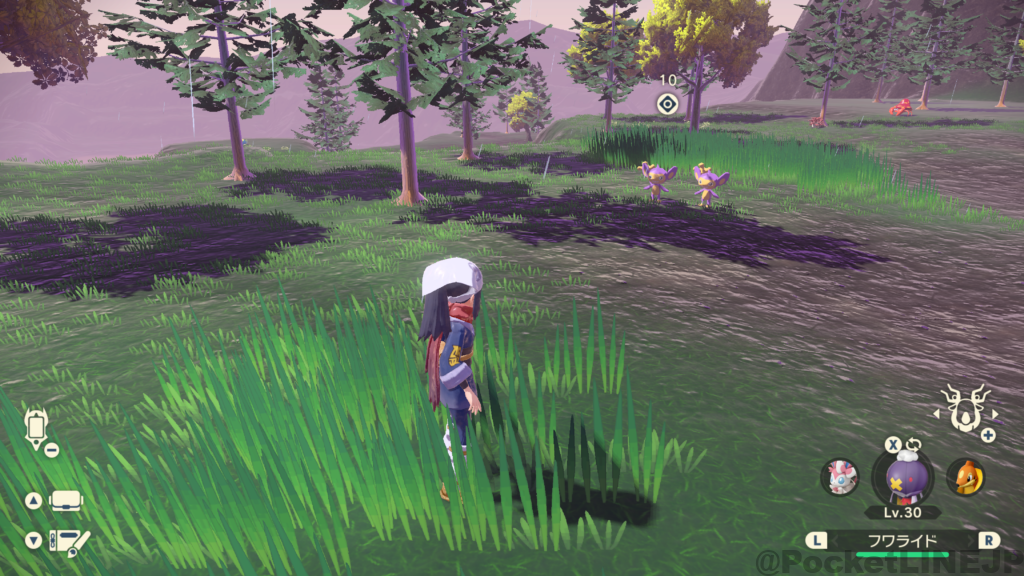
Task: Pick the Buizel party portrait
Action: coord(965,477)
